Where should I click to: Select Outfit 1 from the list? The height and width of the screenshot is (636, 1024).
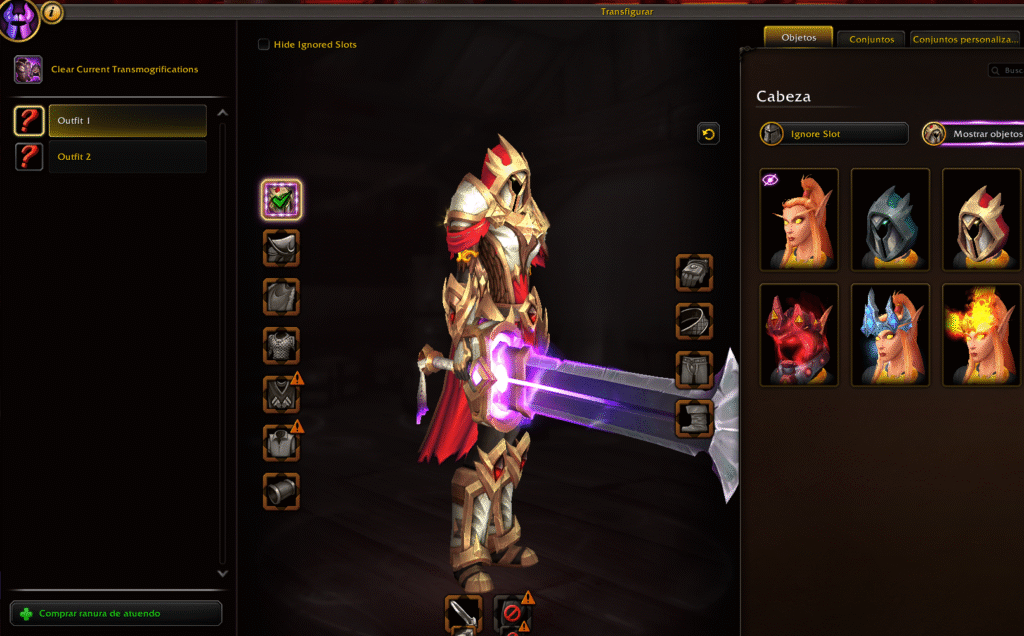pos(127,121)
